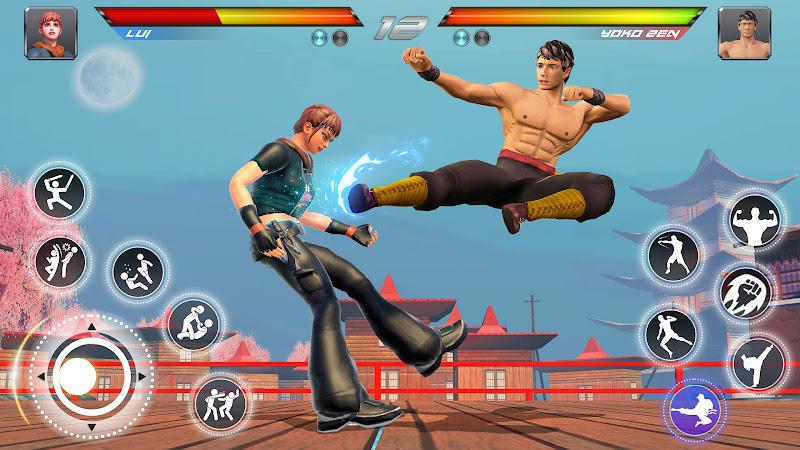Image resolution: width=800 pixels, height=450 pixels.
Task: Activate the weapon-swing jump attack icon
Action: 59,190
